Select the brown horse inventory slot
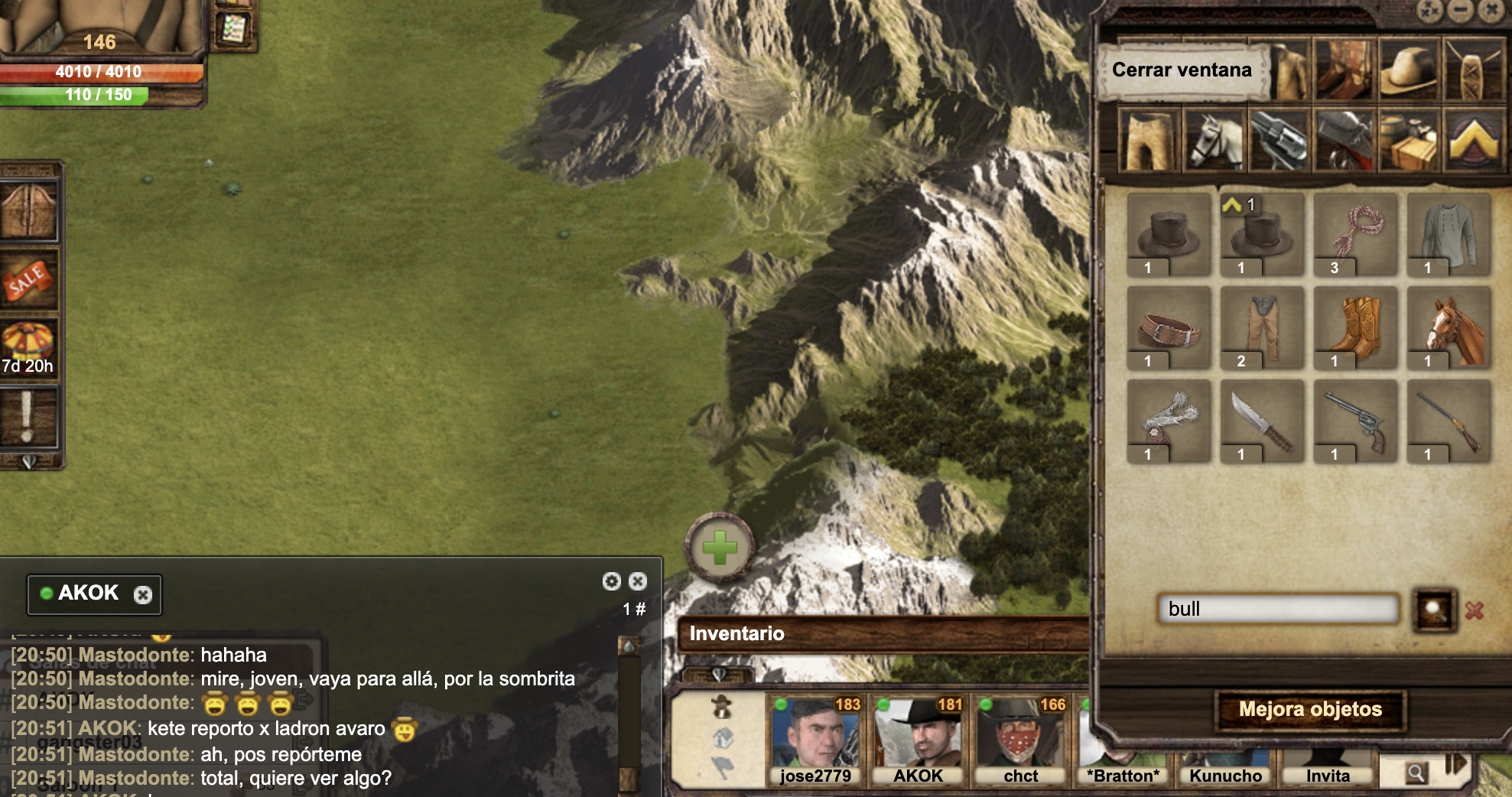Viewport: 1512px width, 797px height. (1449, 329)
